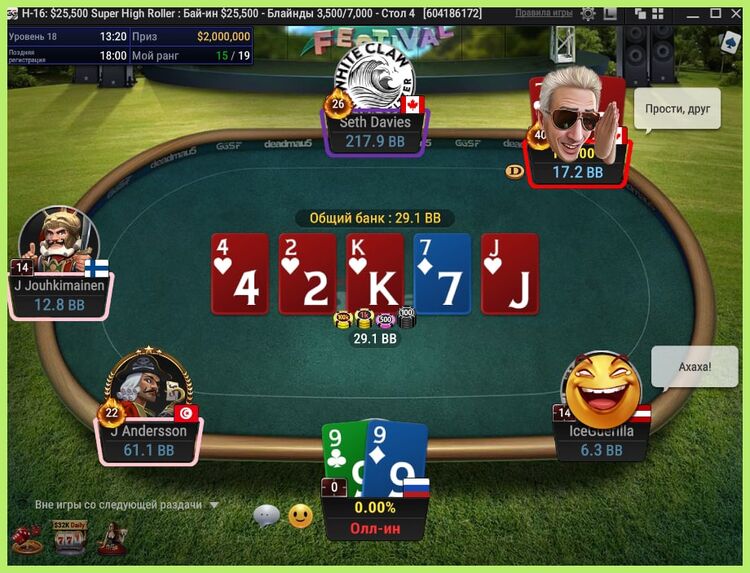
Task: Close the poker table window
Action: (x=734, y=14)
